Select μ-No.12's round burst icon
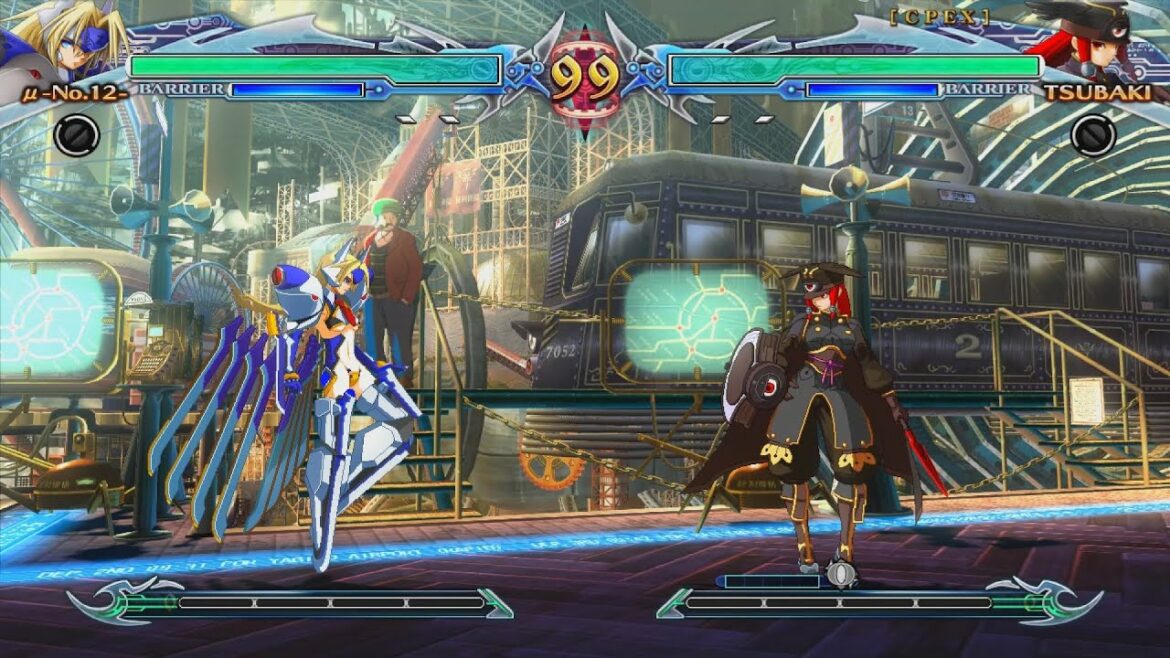Screen dimensions: 1170x658 pos(76,134)
